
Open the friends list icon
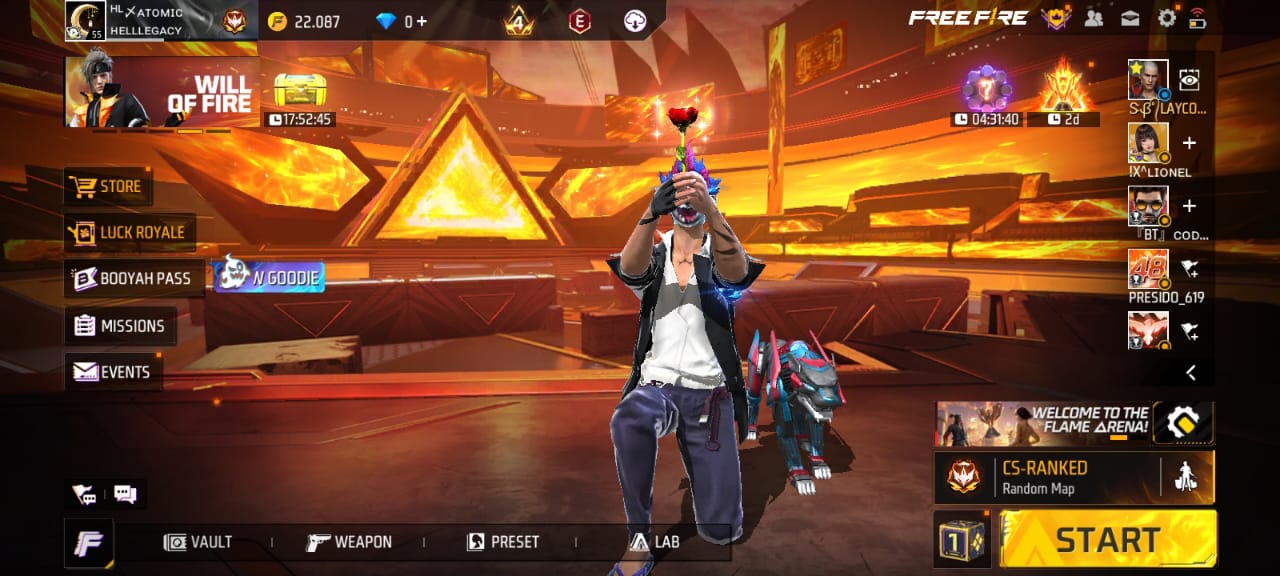click(x=1093, y=17)
